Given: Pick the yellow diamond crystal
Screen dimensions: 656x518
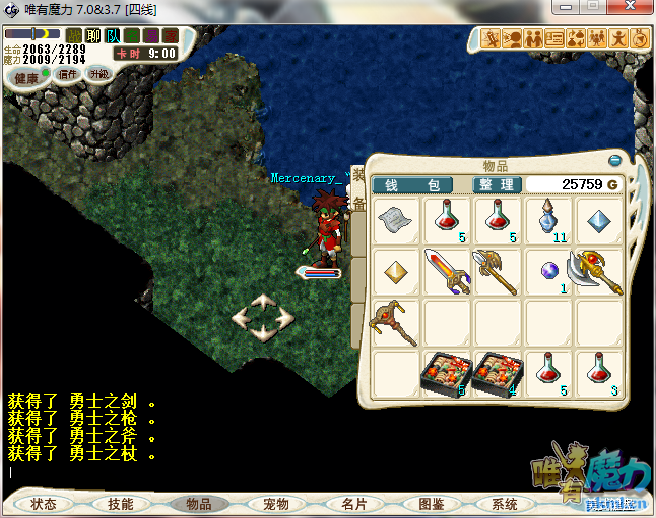Looking at the screenshot, I should pos(396,272).
